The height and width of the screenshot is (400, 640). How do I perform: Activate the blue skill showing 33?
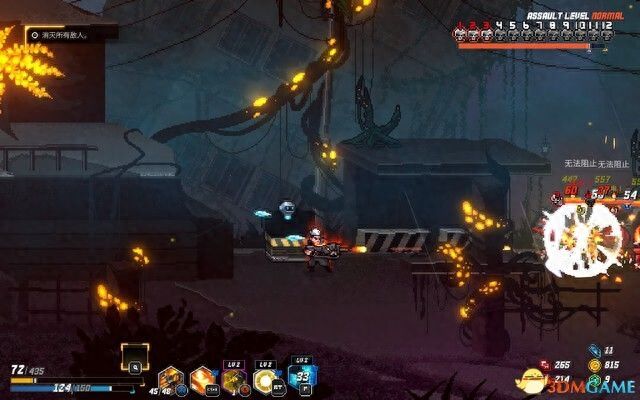click(x=300, y=378)
